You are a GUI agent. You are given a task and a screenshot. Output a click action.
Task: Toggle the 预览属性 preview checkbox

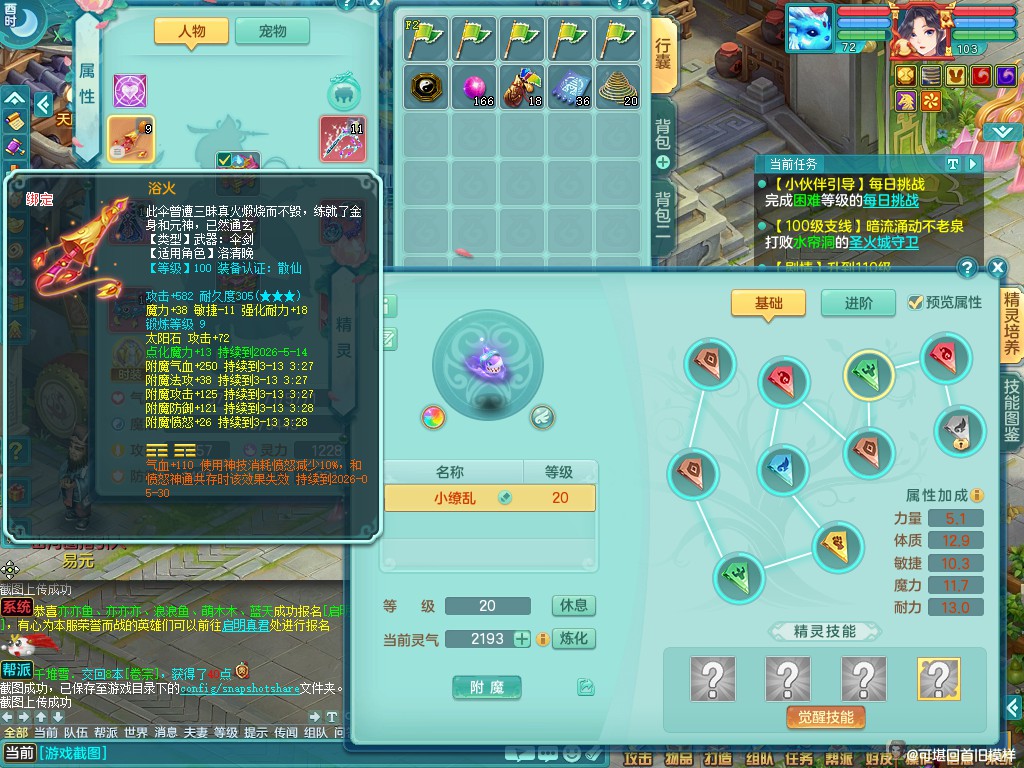pyautogui.click(x=915, y=302)
